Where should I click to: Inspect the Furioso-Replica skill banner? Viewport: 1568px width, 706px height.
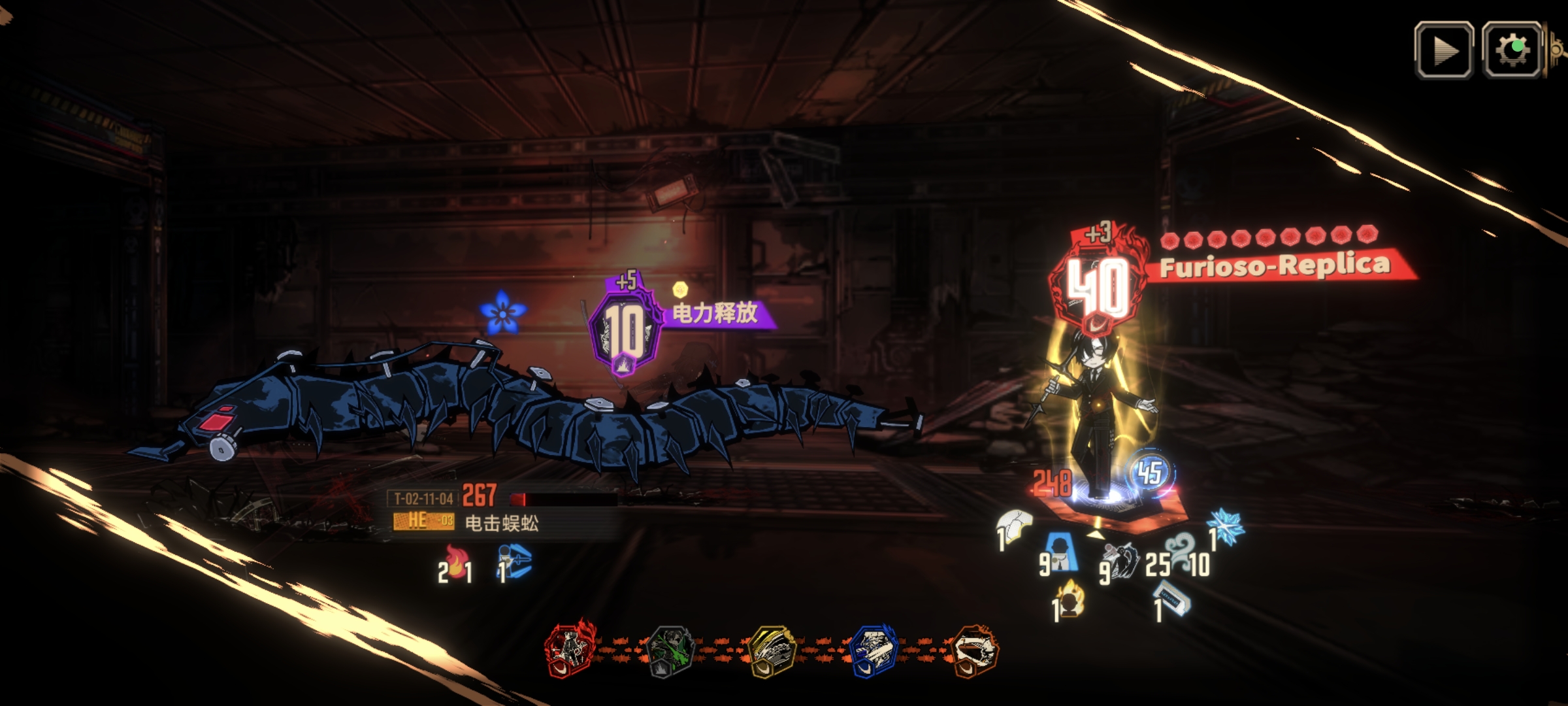point(1274,266)
